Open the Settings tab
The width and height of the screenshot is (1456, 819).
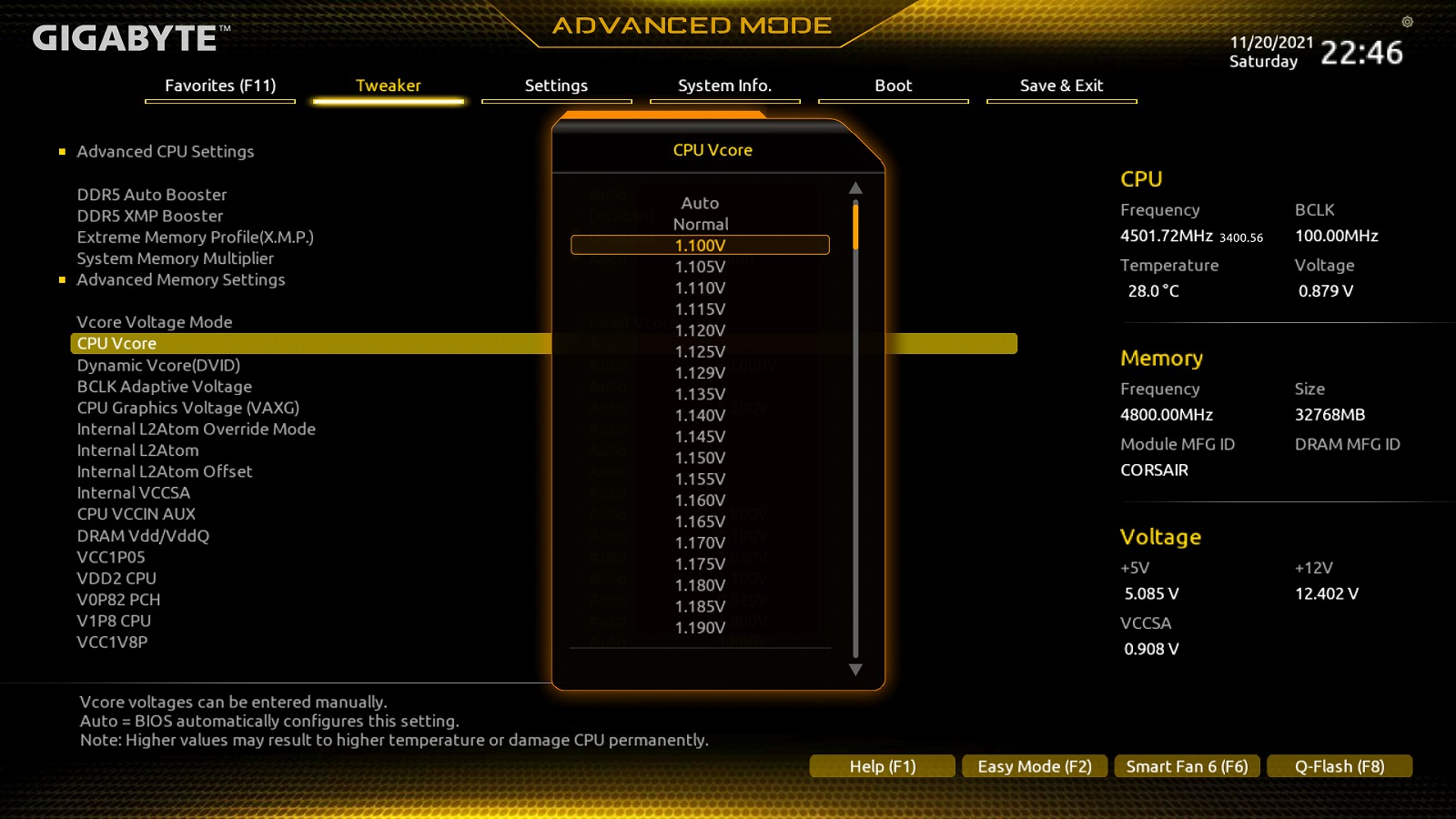point(556,86)
